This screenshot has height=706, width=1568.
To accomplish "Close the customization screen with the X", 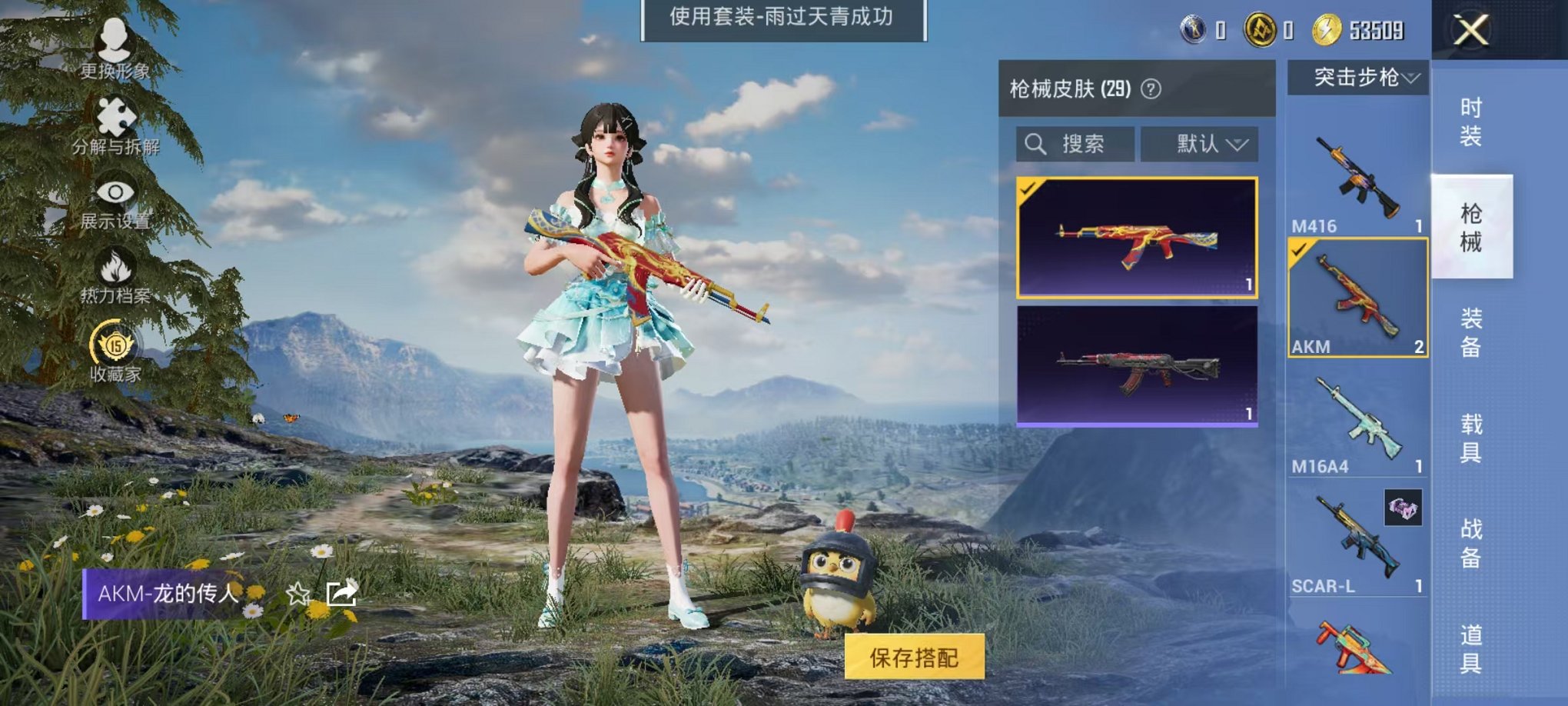I will tap(1472, 32).
